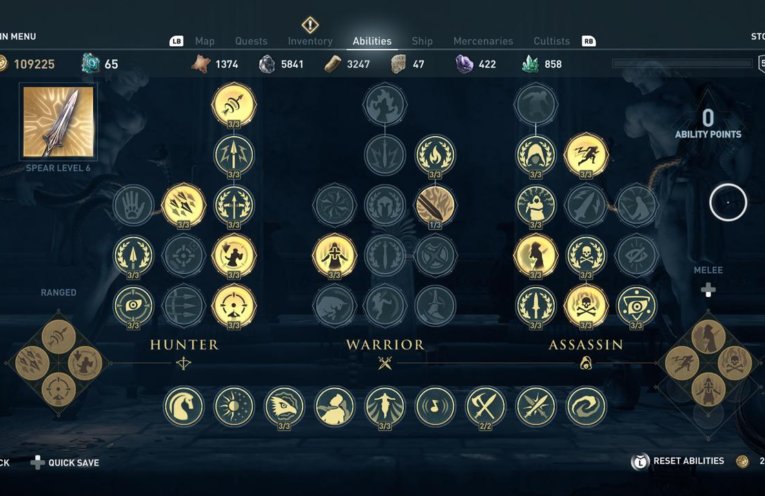Select the sun and moon ability
Screen dimensions: 765x496
click(x=234, y=406)
